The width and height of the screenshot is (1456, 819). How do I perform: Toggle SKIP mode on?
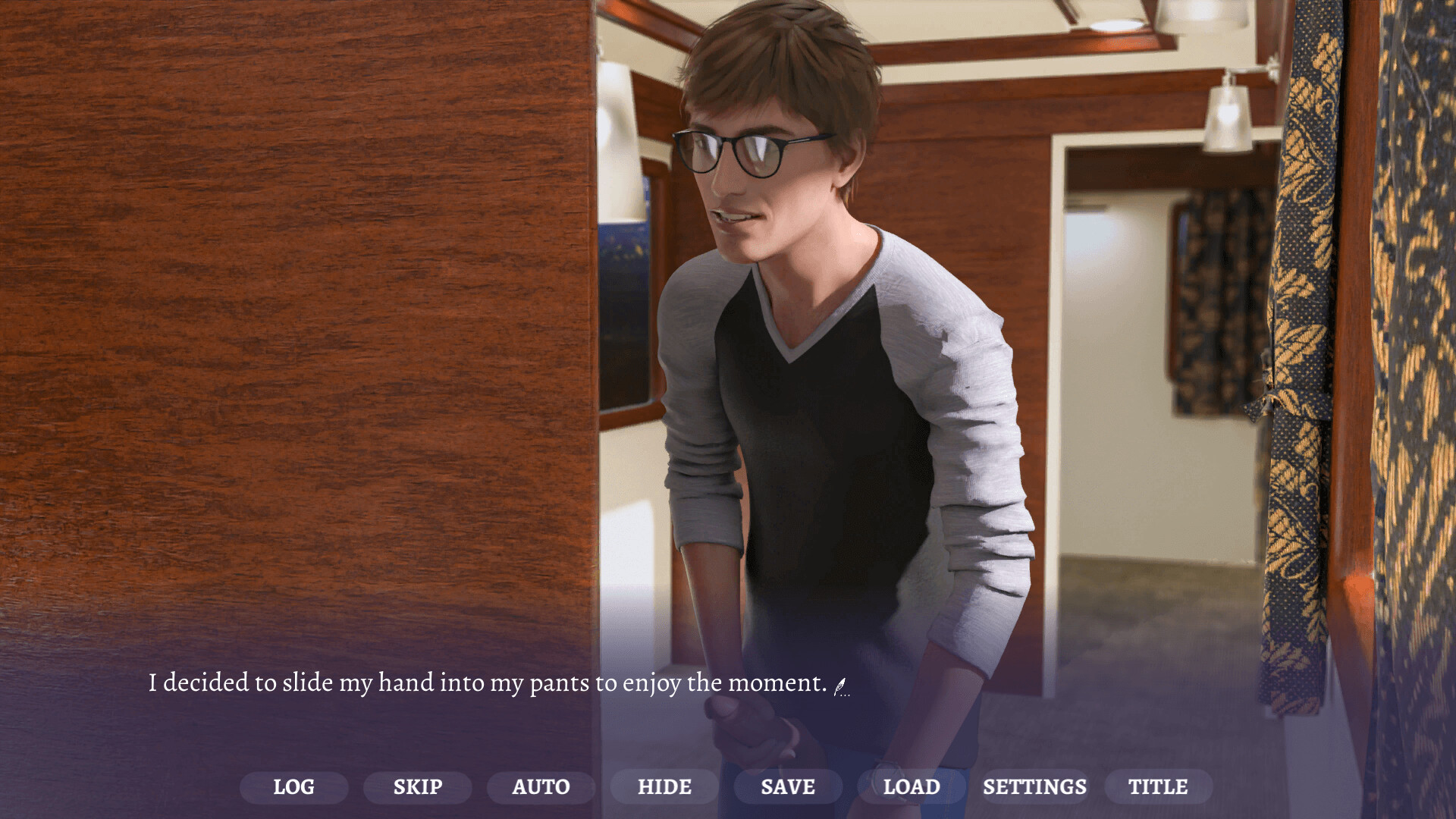416,786
